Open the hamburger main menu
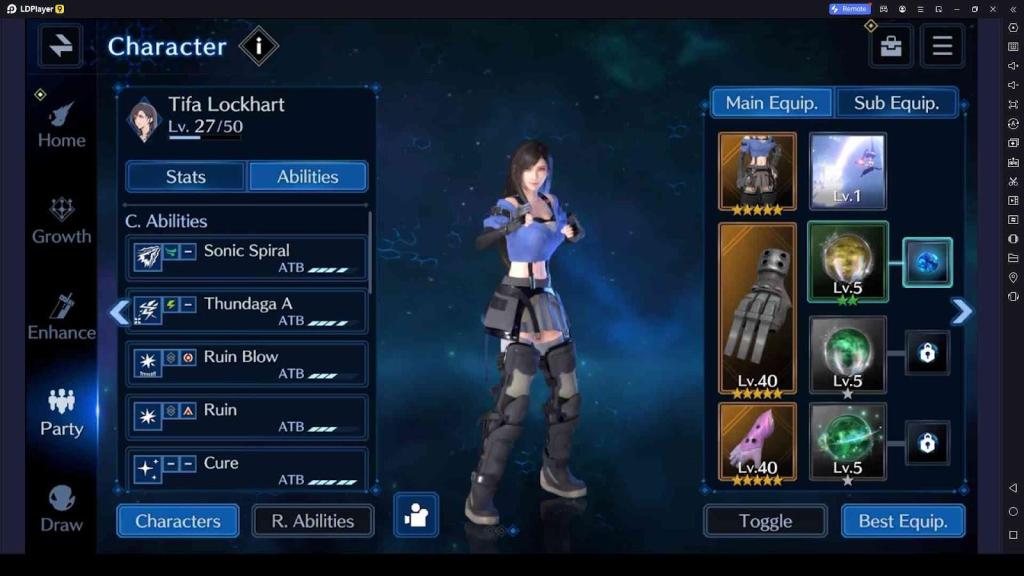Screen dimensions: 1024x576 [x=942, y=46]
